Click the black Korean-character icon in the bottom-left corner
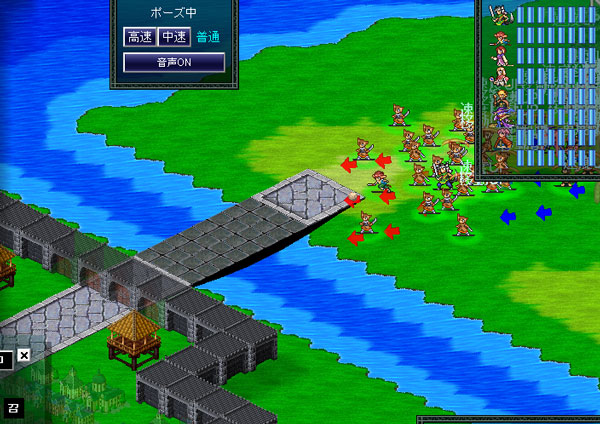Image resolution: width=600 pixels, height=424 pixels. coord(13,407)
